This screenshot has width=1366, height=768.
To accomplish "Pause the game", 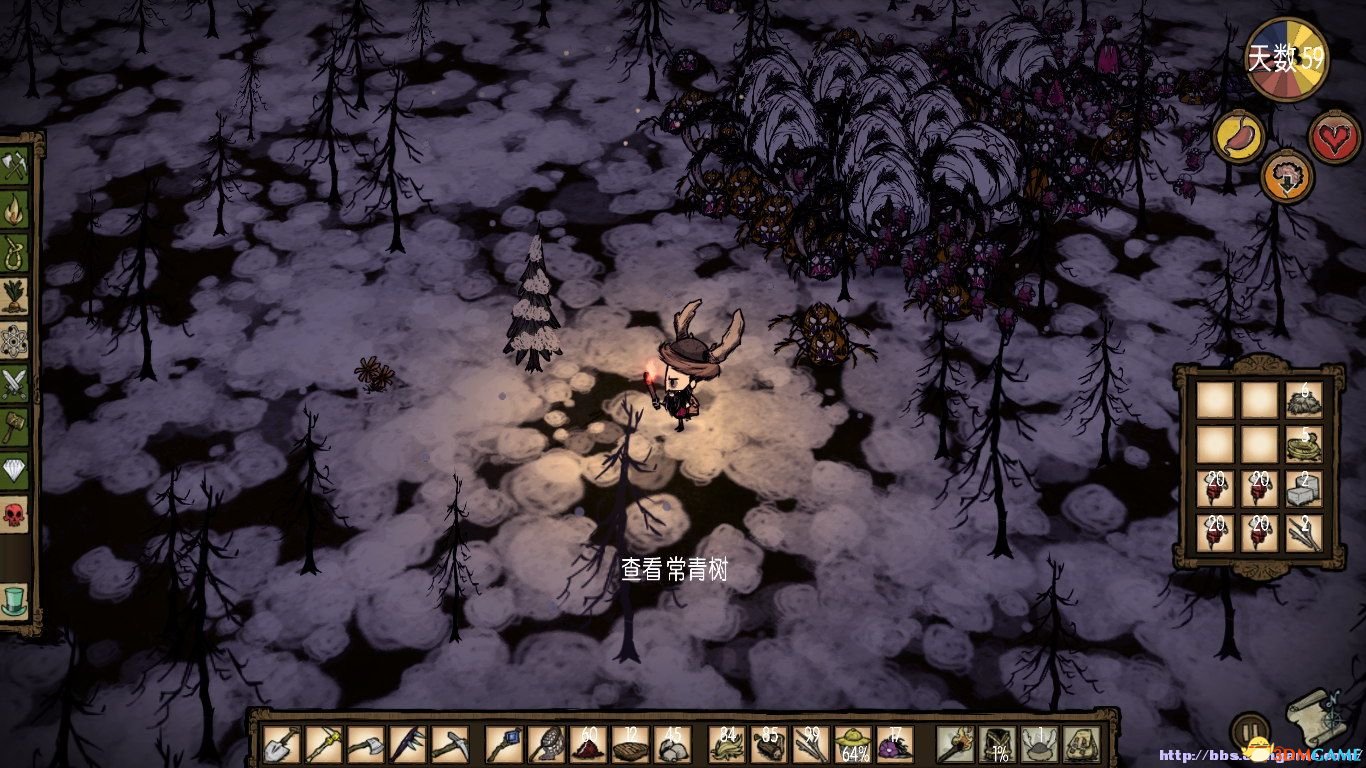I will pos(1249,731).
